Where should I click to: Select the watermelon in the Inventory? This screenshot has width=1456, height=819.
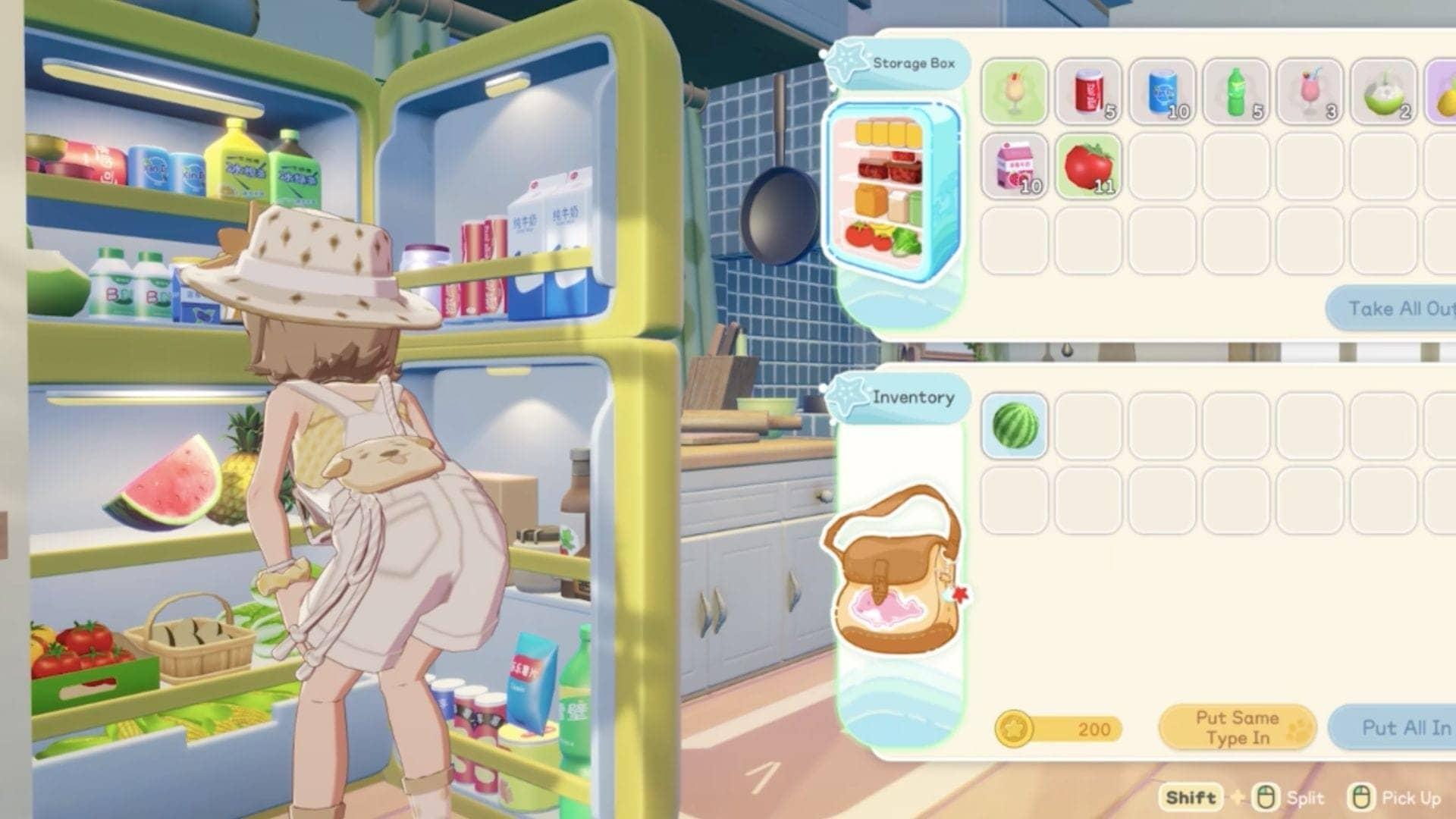1015,425
